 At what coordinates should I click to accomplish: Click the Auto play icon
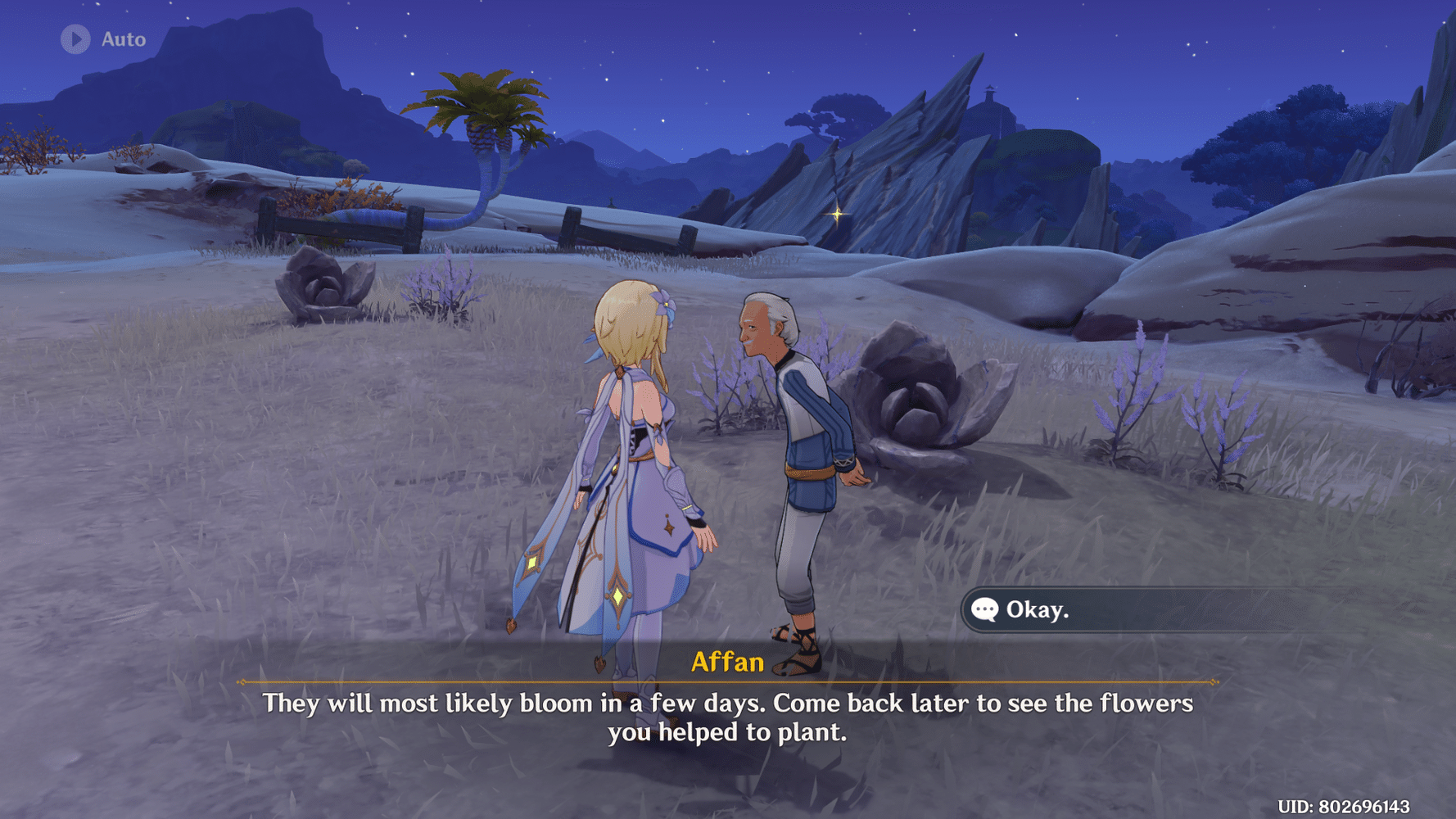[x=76, y=39]
